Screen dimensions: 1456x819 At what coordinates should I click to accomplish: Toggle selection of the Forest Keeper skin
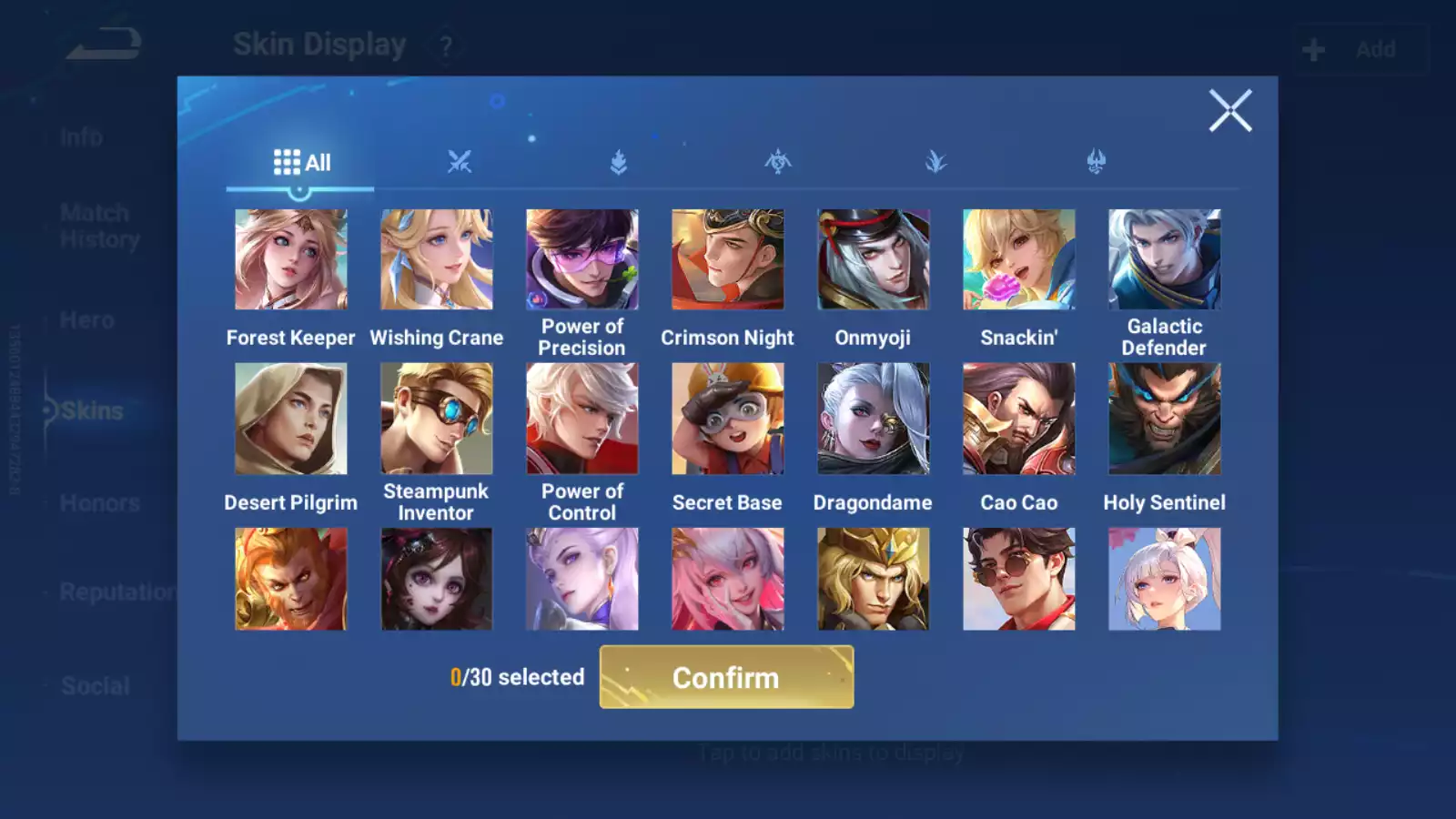tap(290, 259)
